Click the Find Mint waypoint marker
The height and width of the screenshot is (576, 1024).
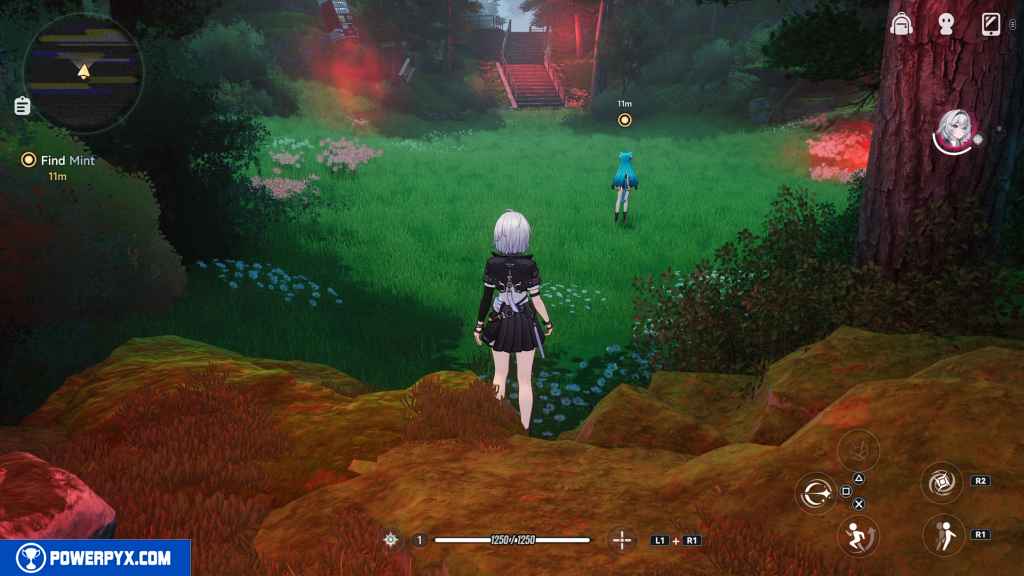click(x=625, y=120)
